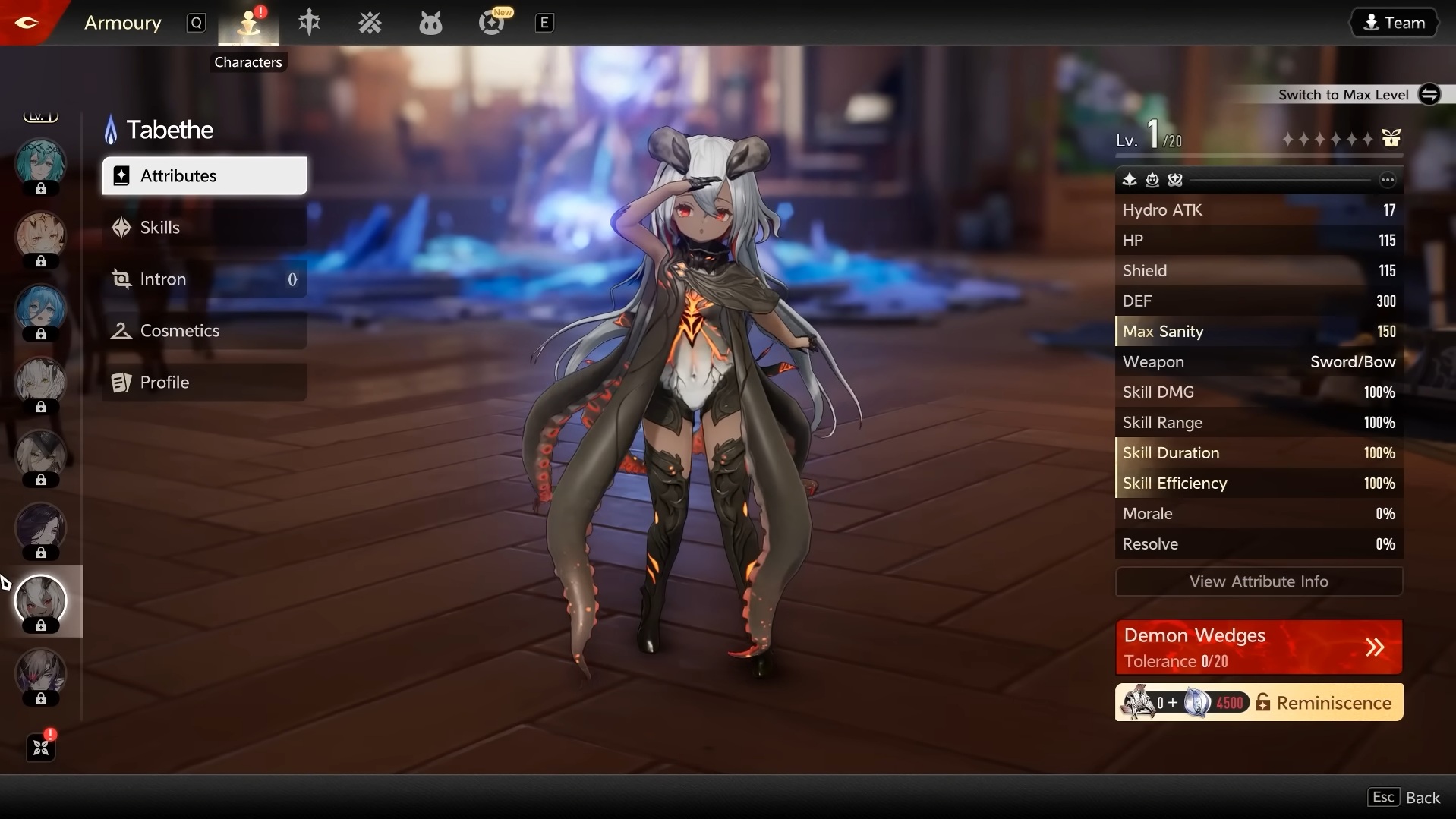Viewport: 1456px width, 819px height.
Task: Select the sword weapons toolbar icon
Action: (x=310, y=23)
